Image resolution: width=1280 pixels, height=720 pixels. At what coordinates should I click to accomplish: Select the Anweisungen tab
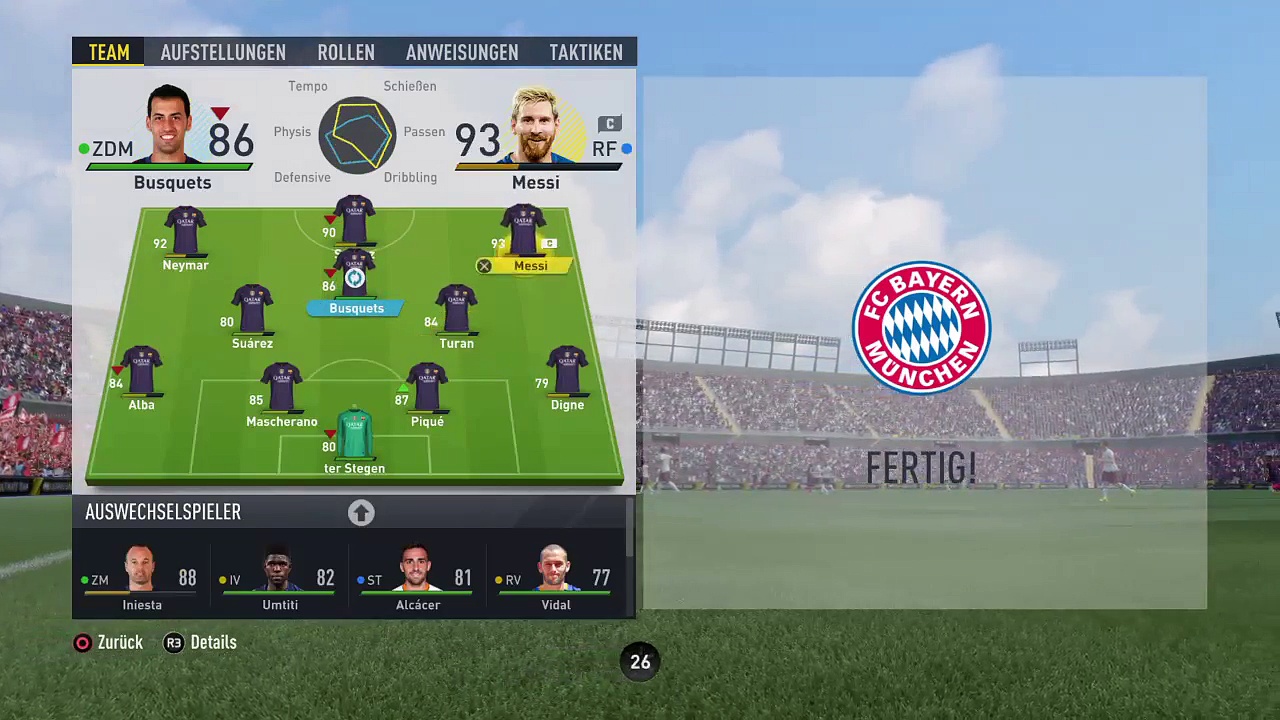click(462, 52)
